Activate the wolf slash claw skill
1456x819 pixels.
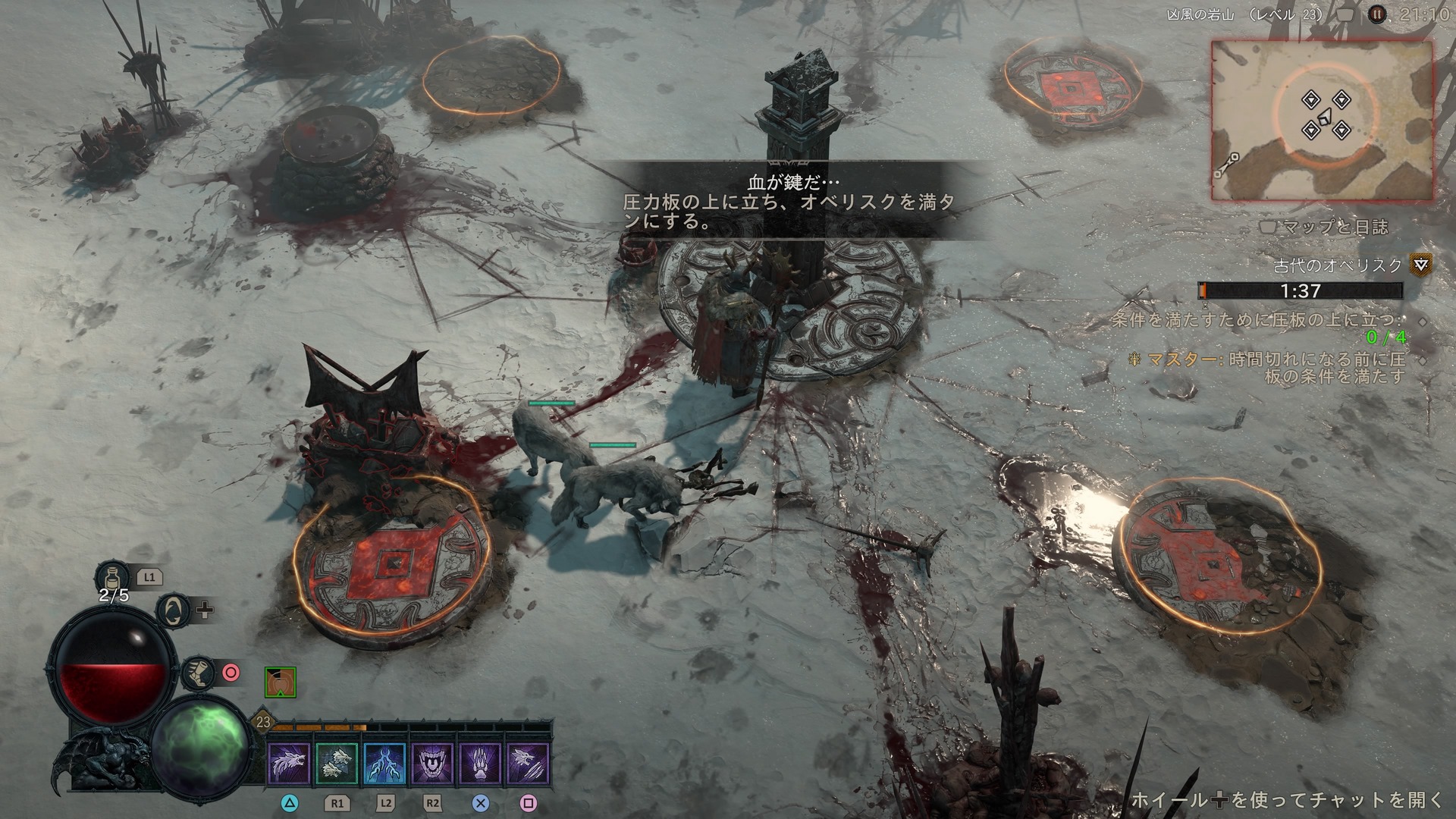coord(529,763)
